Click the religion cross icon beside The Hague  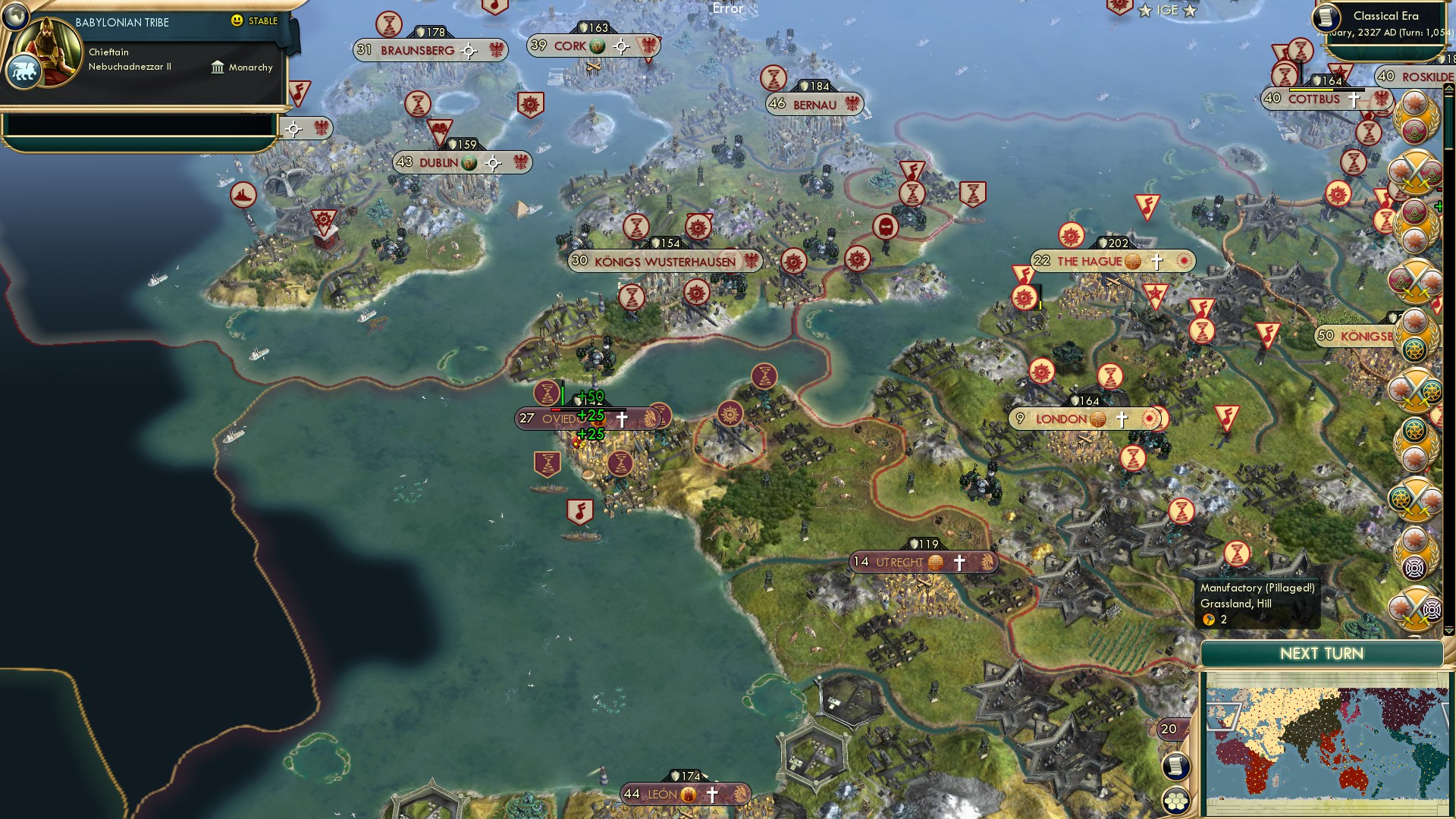click(1156, 260)
